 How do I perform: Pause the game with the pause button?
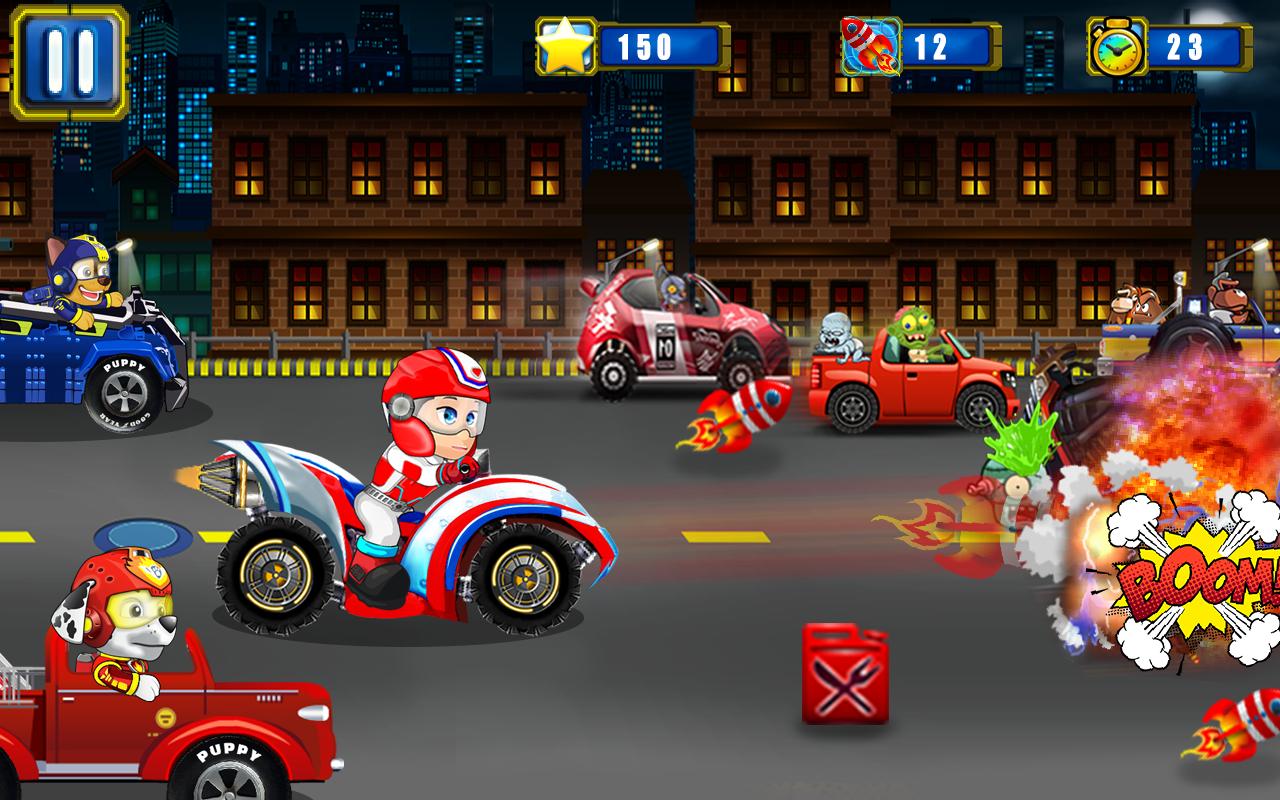(x=68, y=61)
